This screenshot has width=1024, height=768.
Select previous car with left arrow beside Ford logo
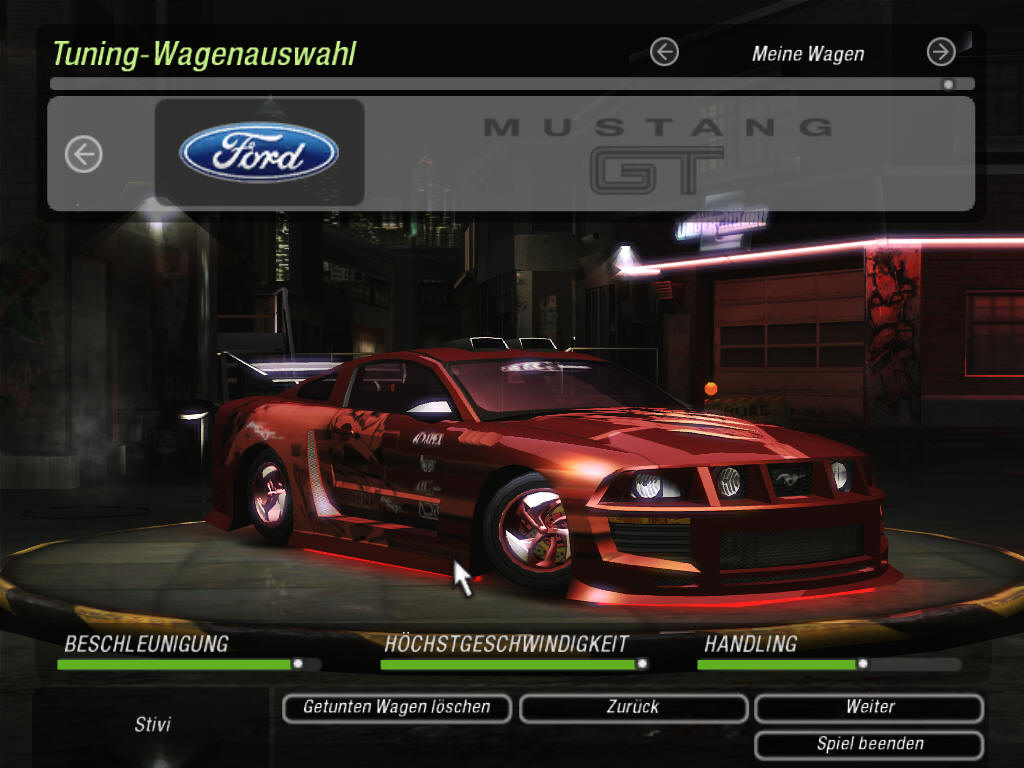pyautogui.click(x=84, y=154)
